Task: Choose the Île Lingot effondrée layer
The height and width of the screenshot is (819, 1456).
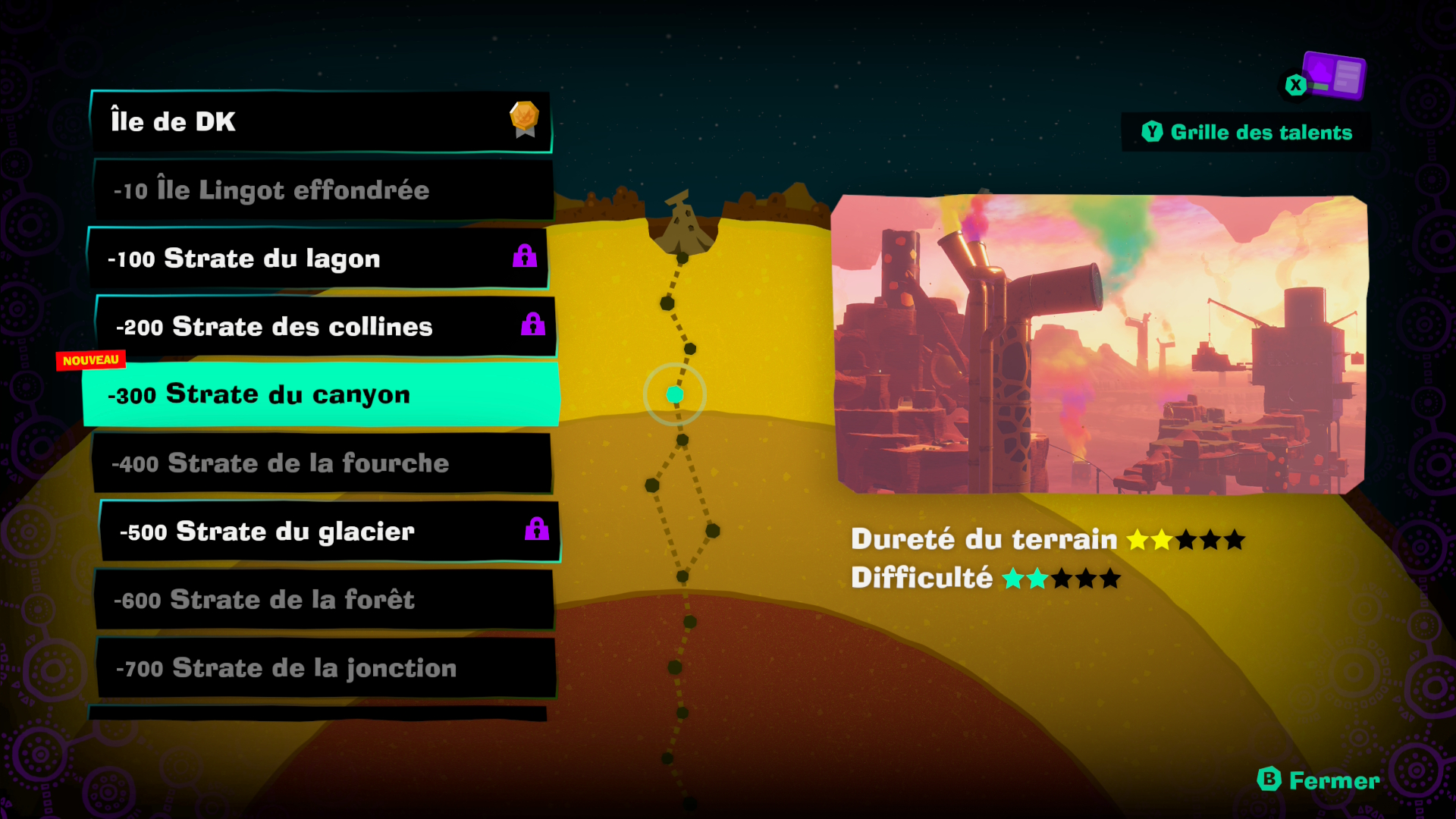Action: tap(322, 190)
